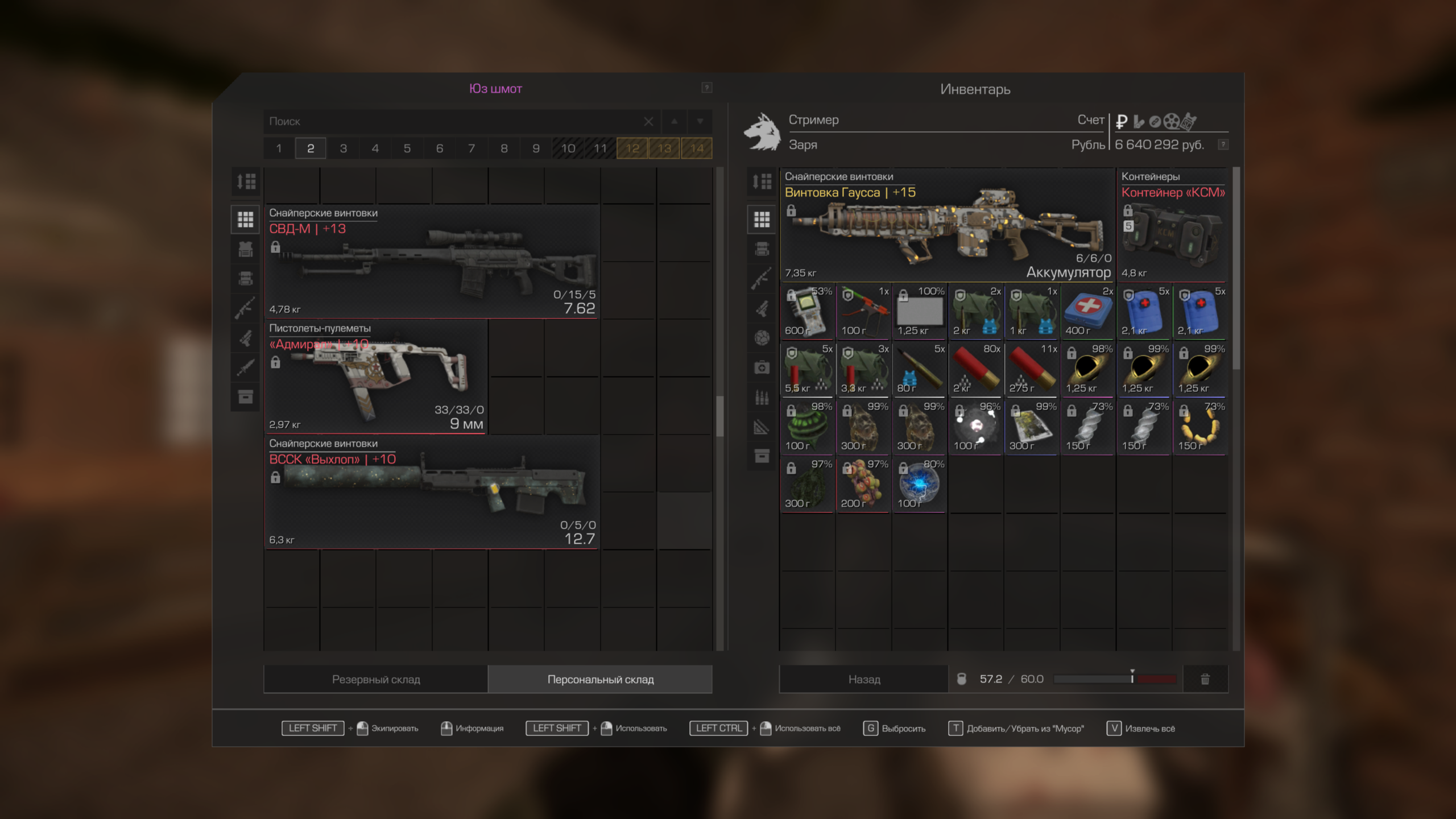
Task: Select the СВД-М sniper rifle
Action: pyautogui.click(x=432, y=263)
